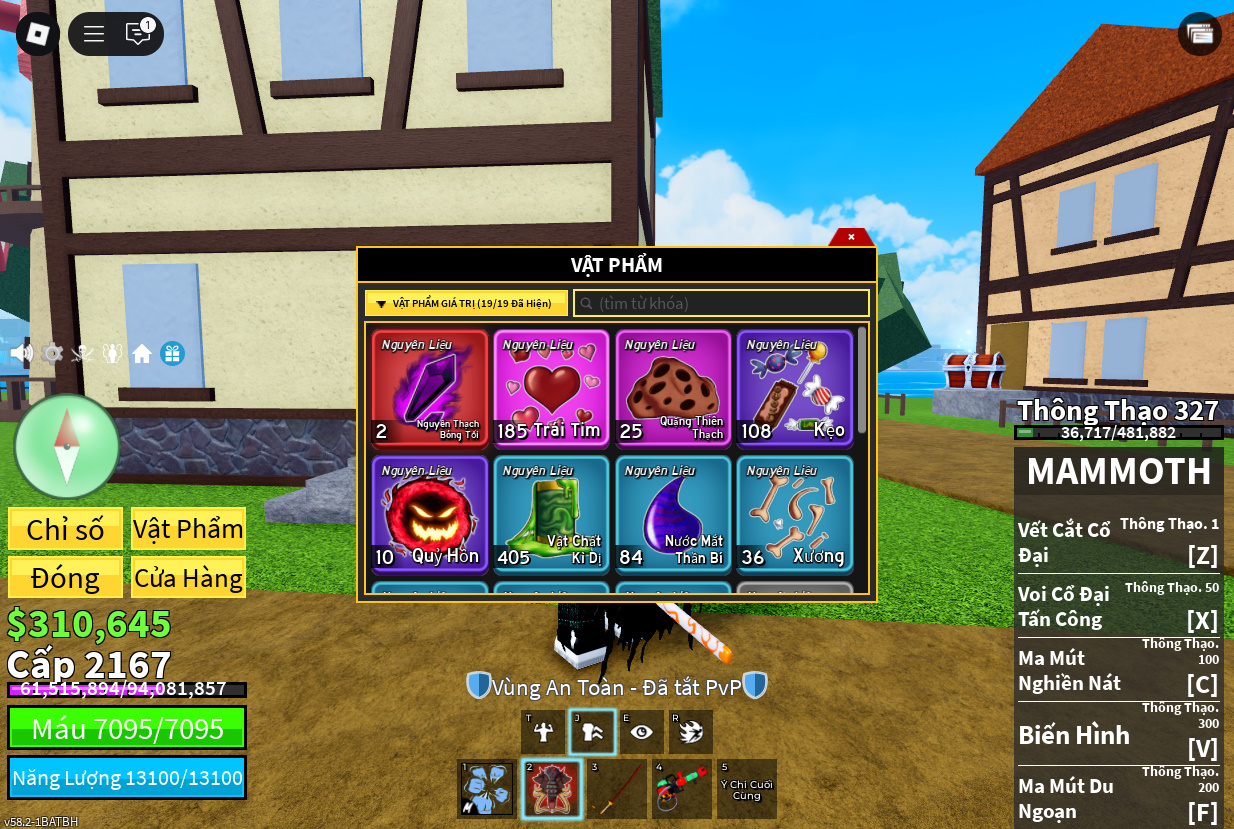Open the Vật Phẩm Giá Trị filter dropdown
The height and width of the screenshot is (829, 1234).
466,303
